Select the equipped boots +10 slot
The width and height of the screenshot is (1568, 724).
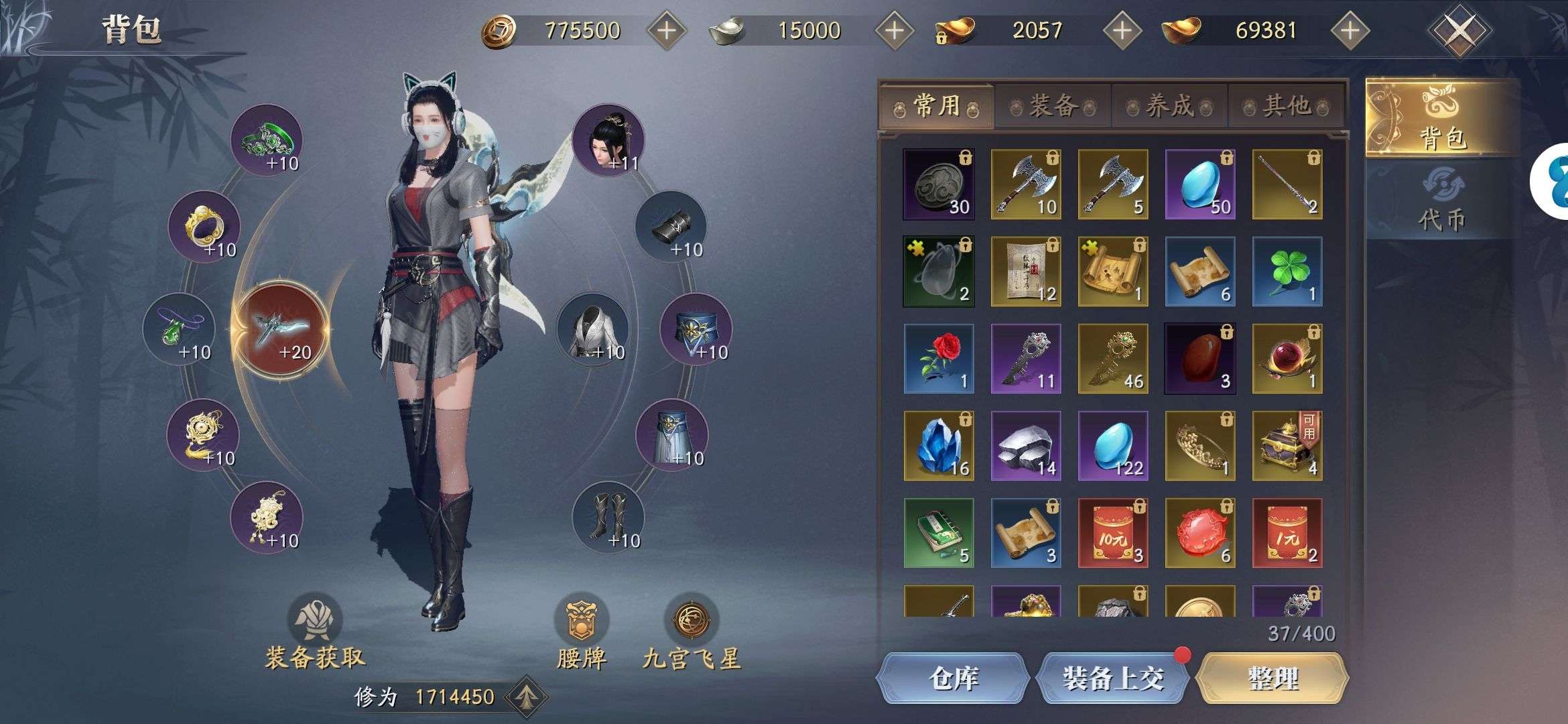(608, 518)
